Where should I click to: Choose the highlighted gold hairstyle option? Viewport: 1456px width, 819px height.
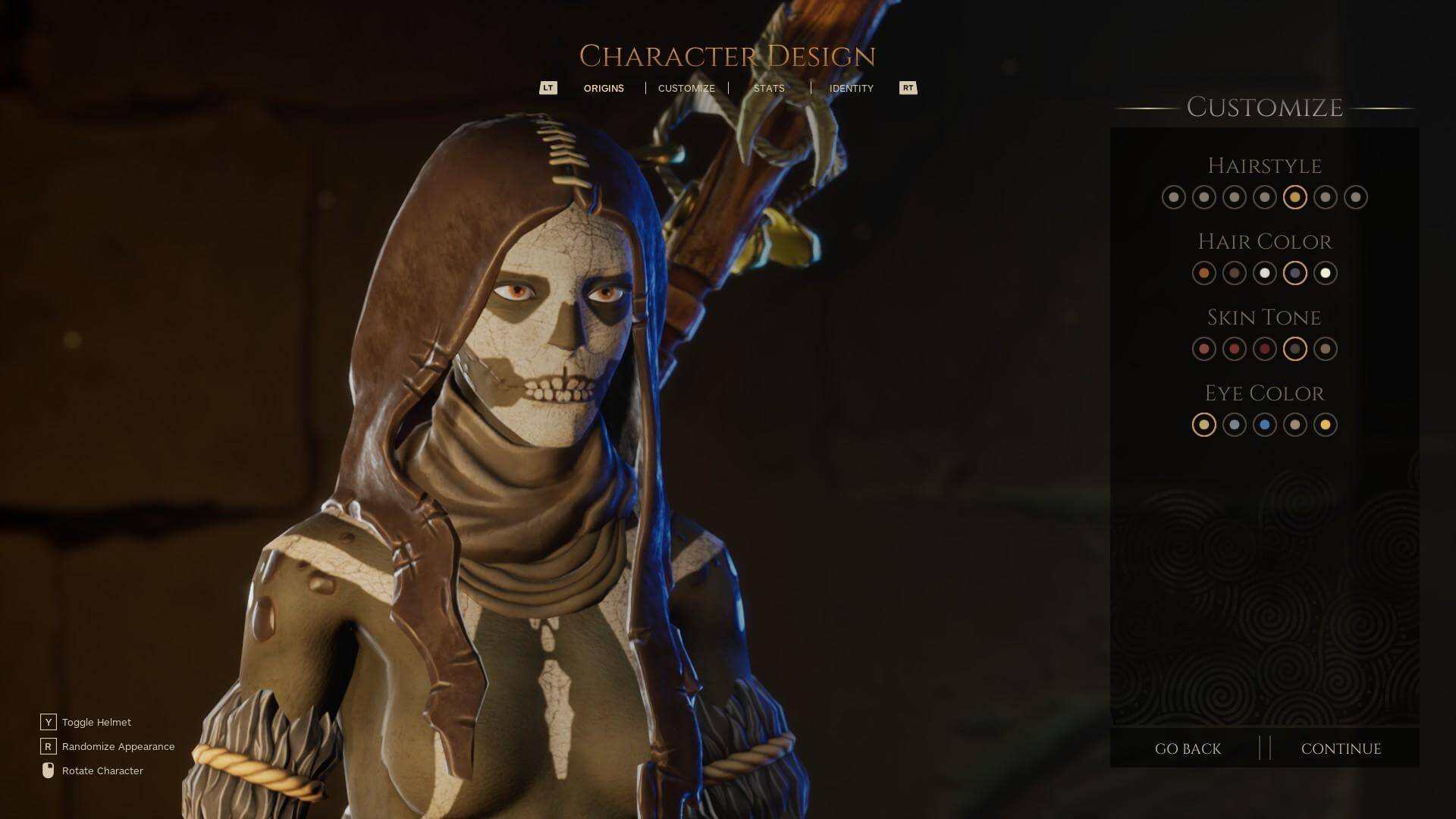[x=1294, y=197]
